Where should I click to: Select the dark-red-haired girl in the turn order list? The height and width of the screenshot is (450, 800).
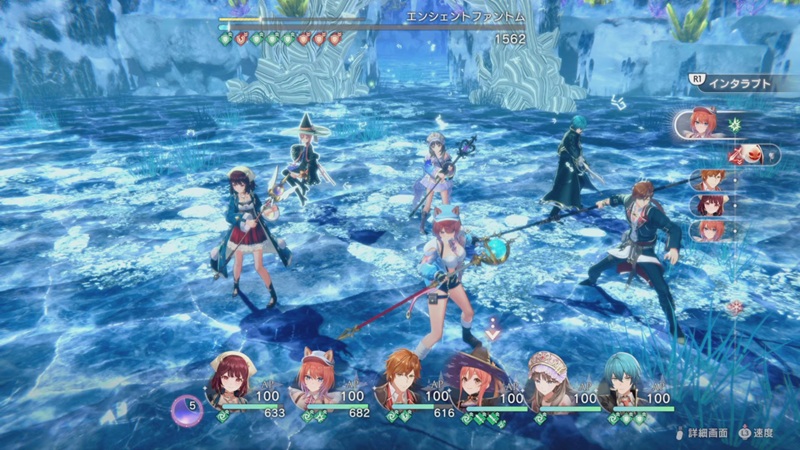[x=708, y=205]
